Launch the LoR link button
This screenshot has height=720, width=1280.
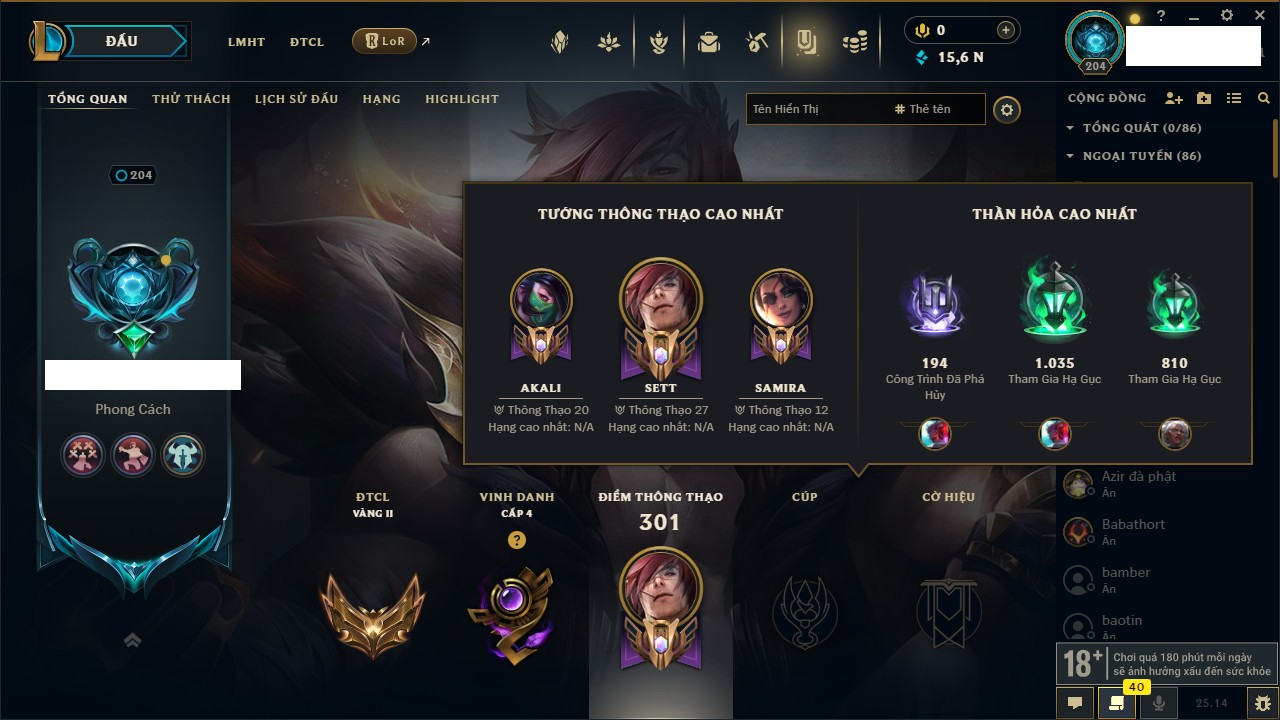pyautogui.click(x=384, y=41)
